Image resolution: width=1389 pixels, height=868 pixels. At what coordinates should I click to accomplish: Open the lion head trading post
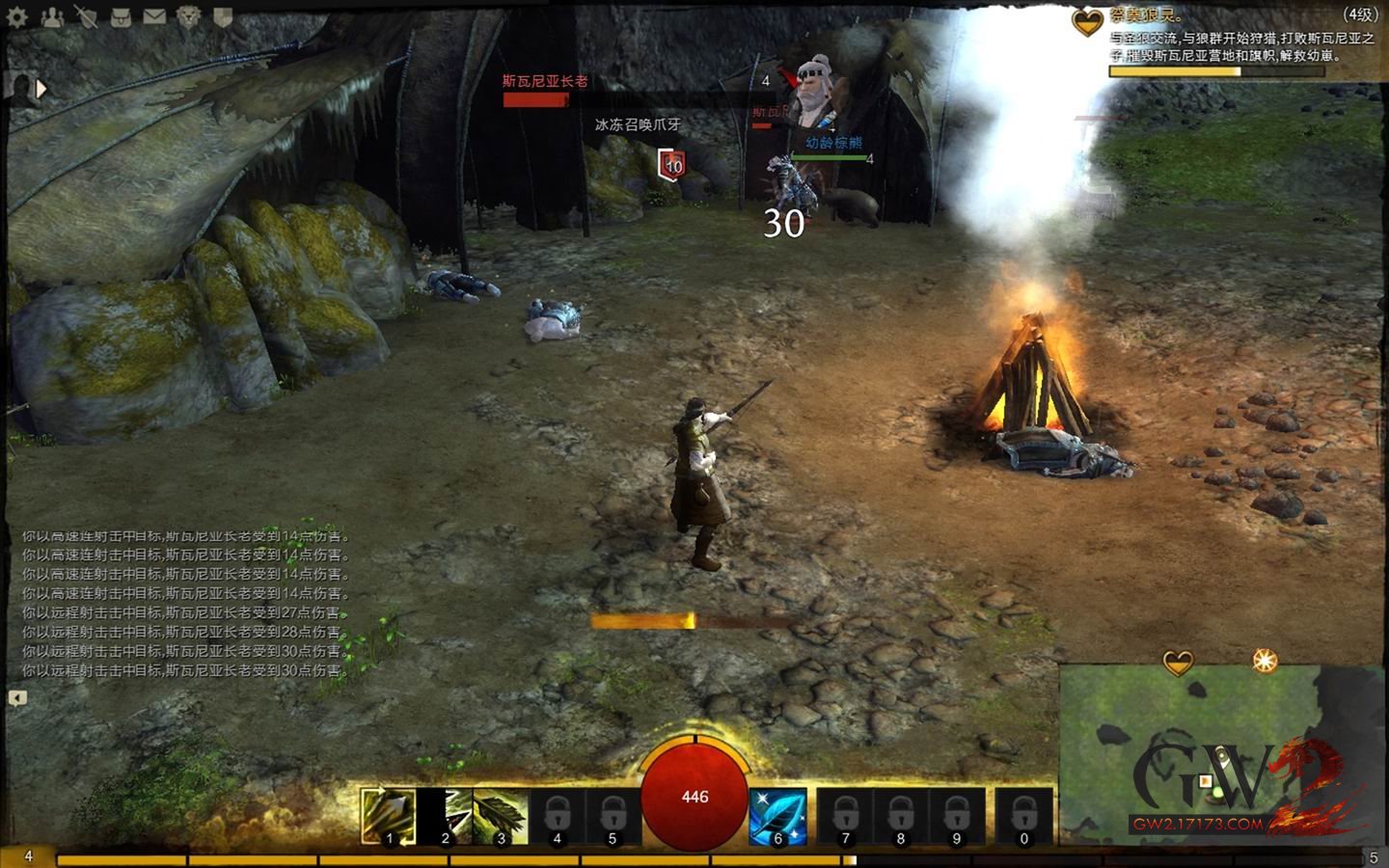[189, 17]
